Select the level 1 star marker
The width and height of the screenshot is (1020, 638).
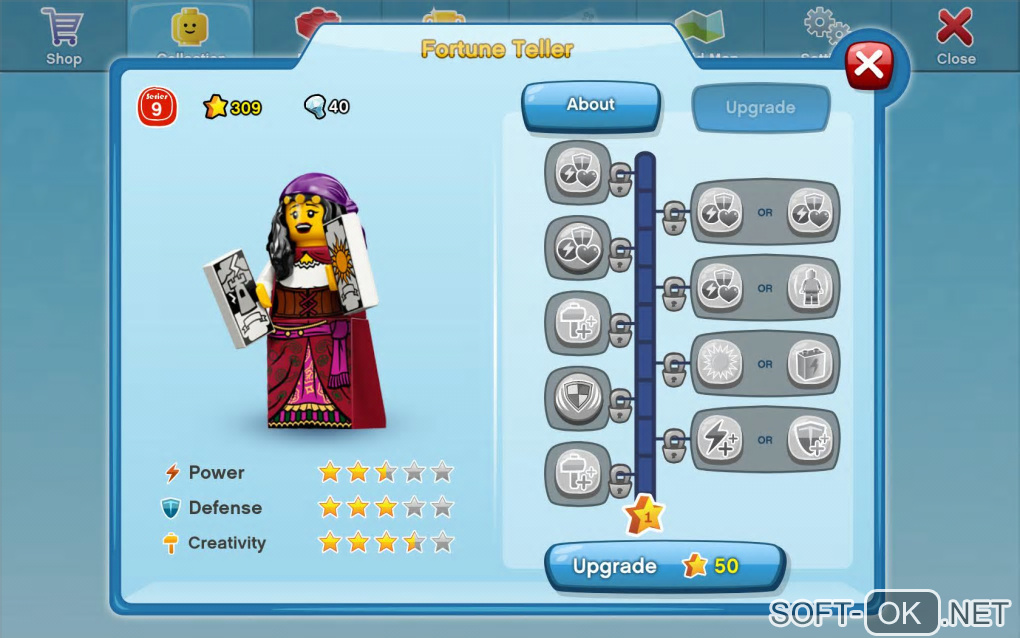click(644, 516)
